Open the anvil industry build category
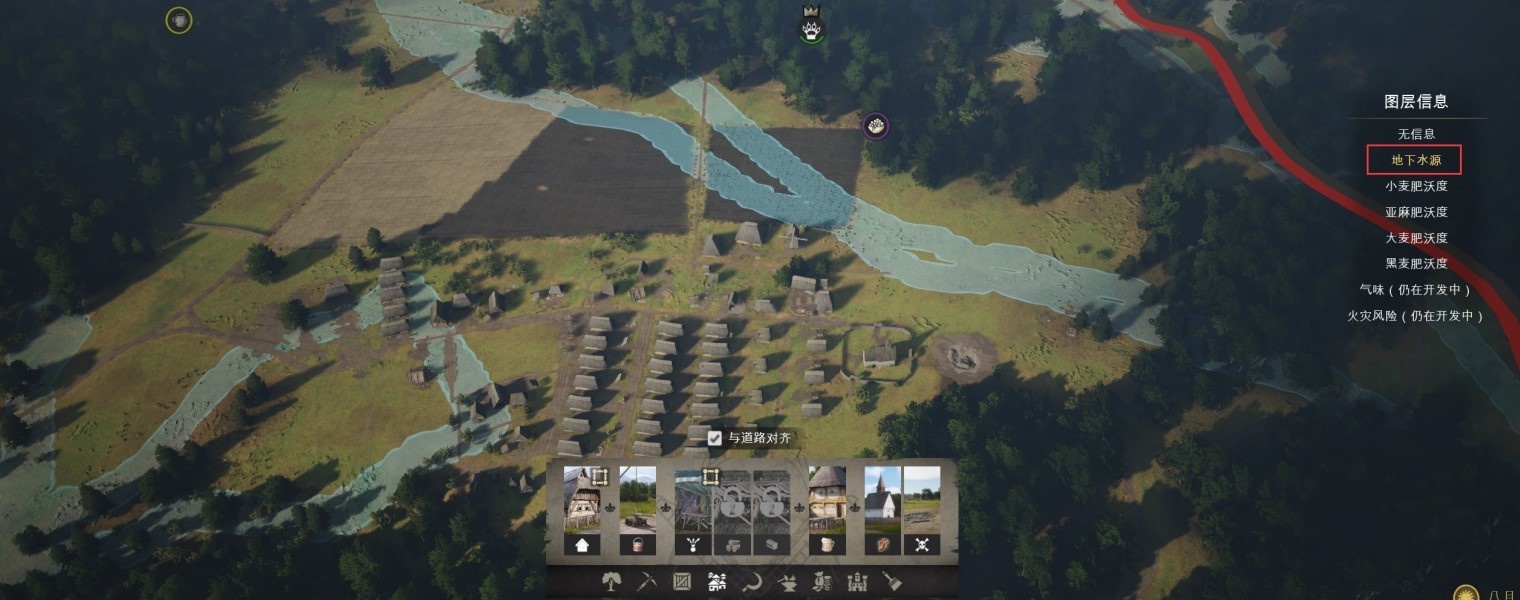This screenshot has height=600, width=1520. pyautogui.click(x=787, y=581)
